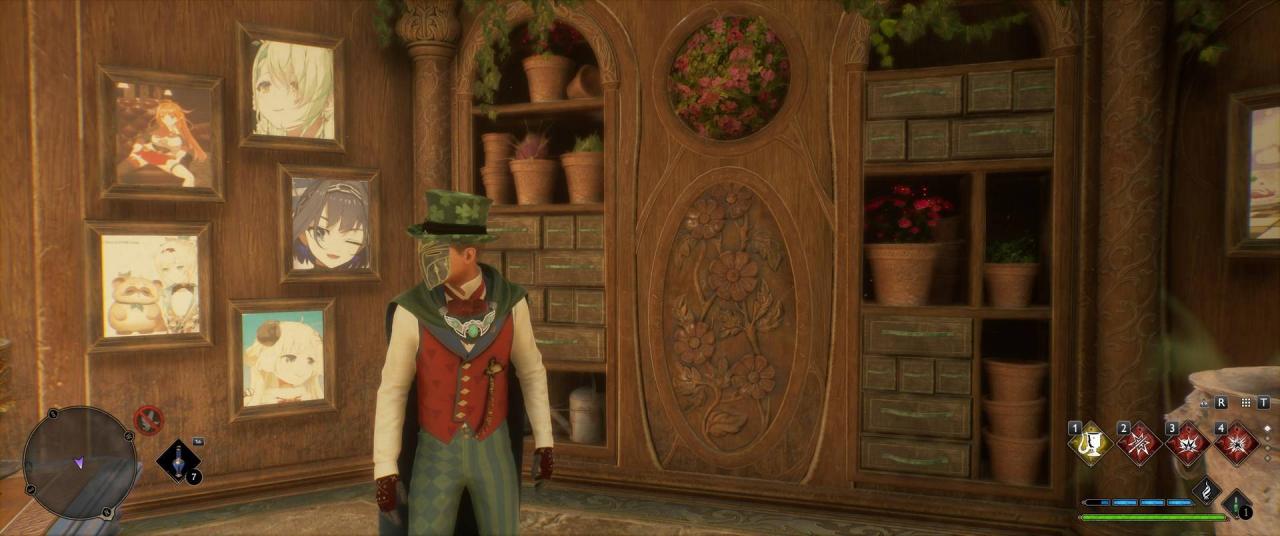This screenshot has width=1280, height=536.
Task: Cast the yellow goblet spell in slot 1
Action: (x=1091, y=443)
